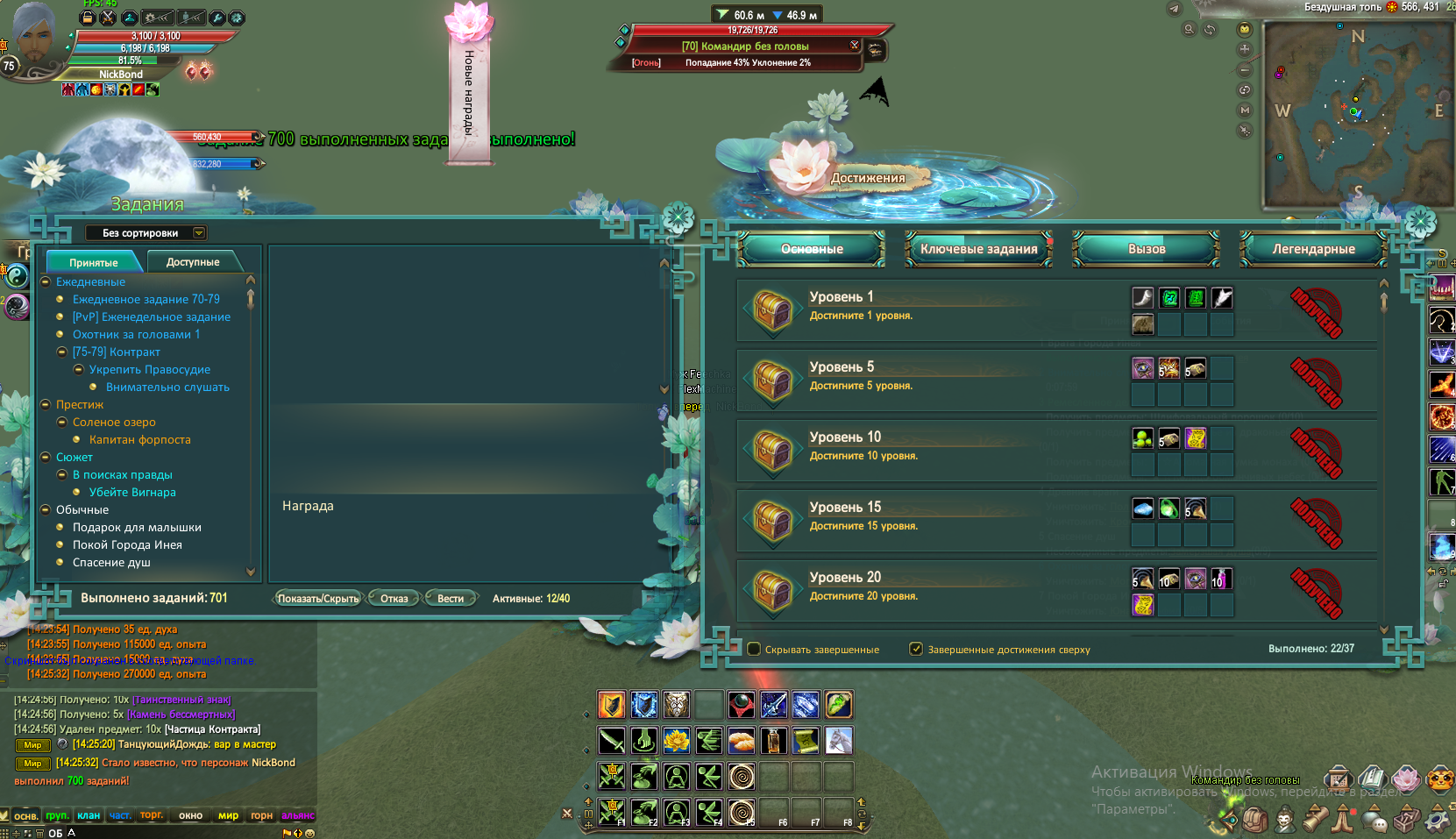Choose the Охотник за головами 1 quest
The height and width of the screenshot is (839, 1456).
tap(136, 335)
